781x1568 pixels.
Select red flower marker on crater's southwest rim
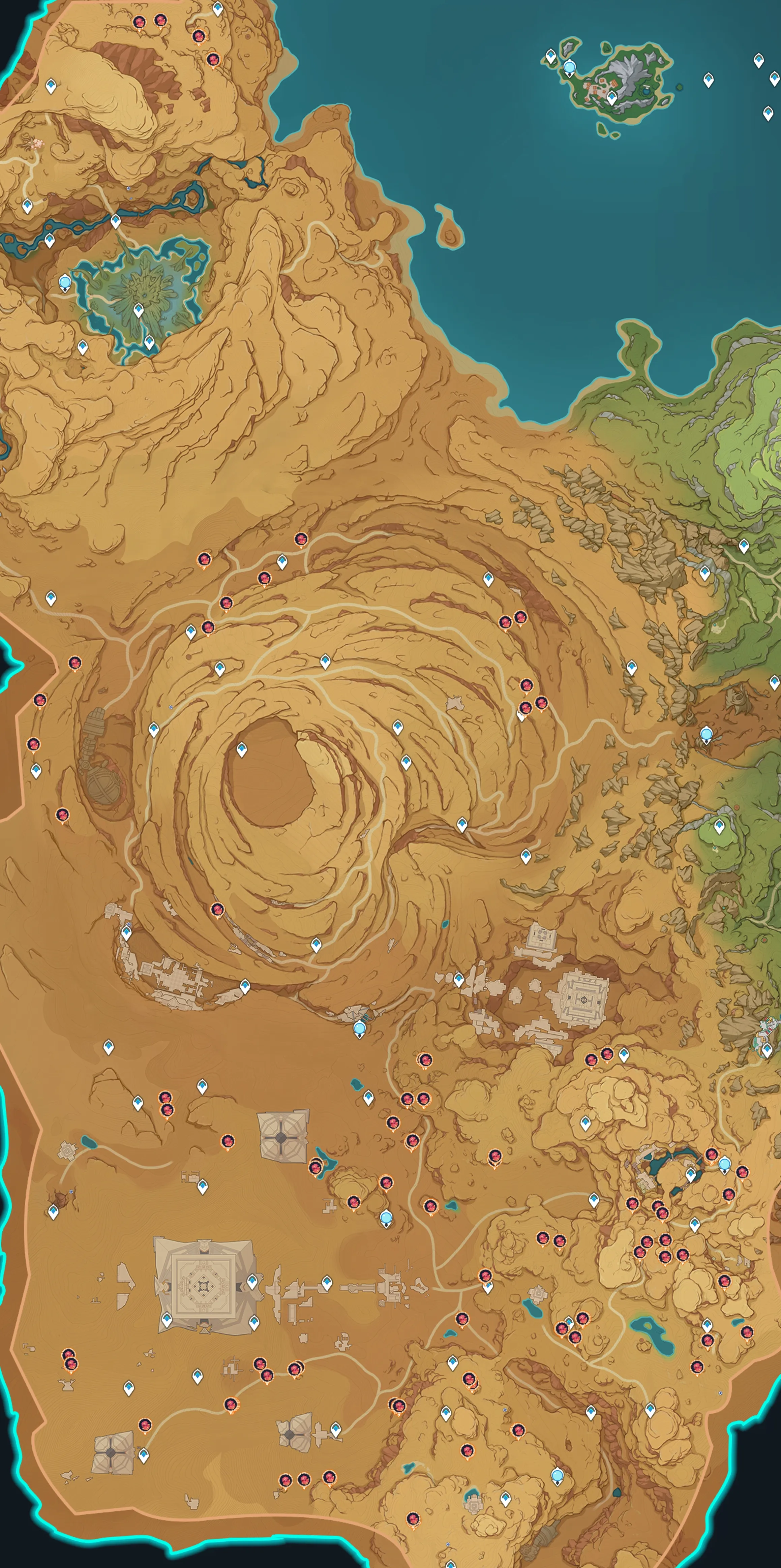(217, 910)
